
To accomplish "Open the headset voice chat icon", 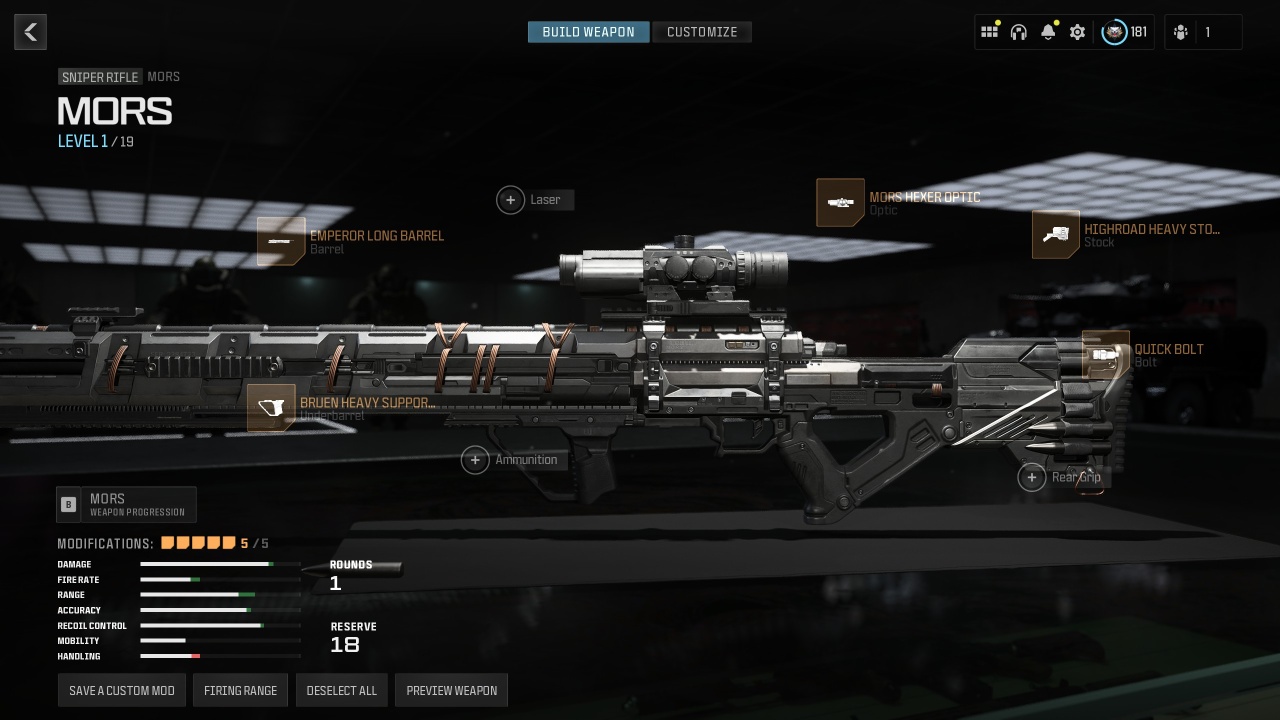I will pos(1019,32).
